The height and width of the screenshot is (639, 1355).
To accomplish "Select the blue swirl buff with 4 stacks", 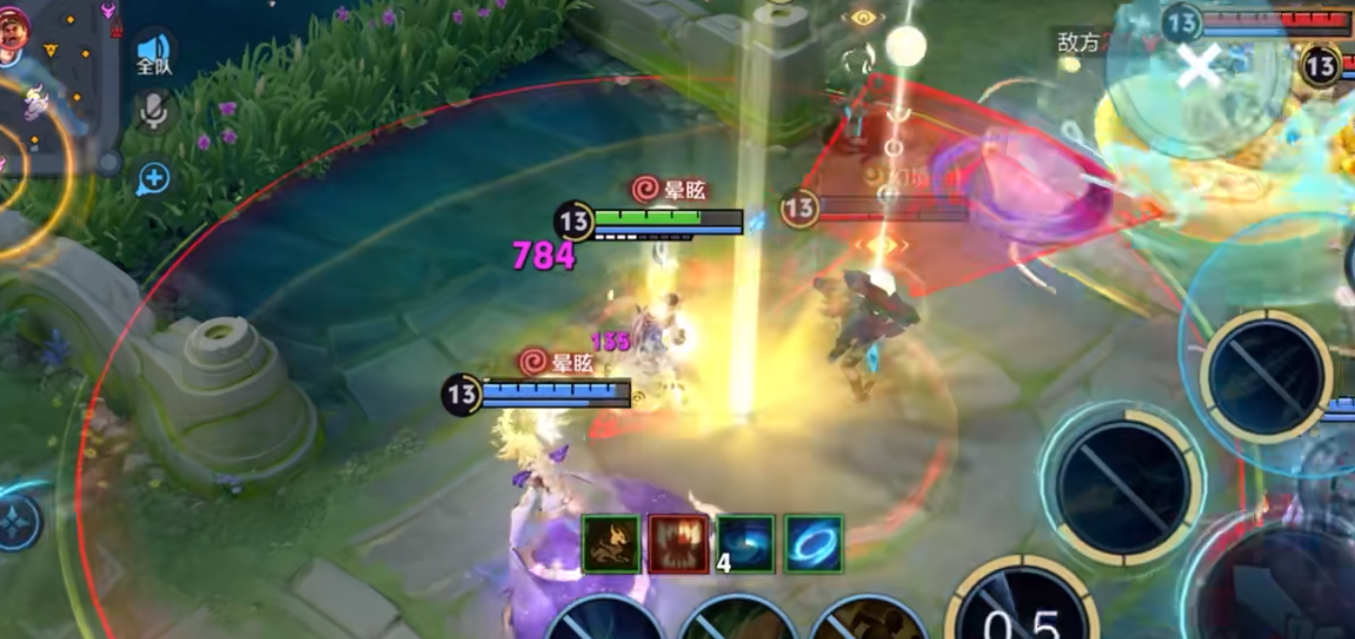I will click(x=746, y=544).
